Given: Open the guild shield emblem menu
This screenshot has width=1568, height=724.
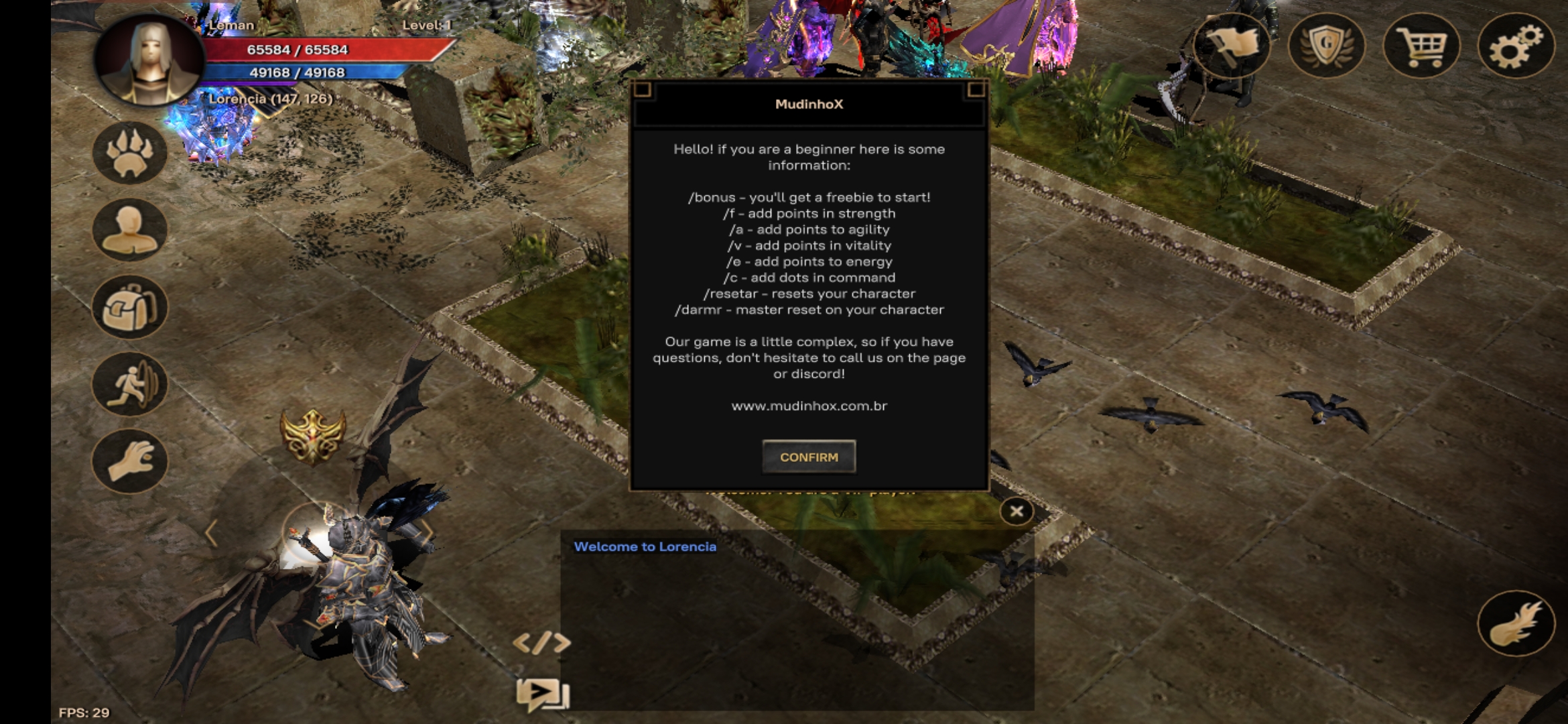Looking at the screenshot, I should pos(1326,46).
